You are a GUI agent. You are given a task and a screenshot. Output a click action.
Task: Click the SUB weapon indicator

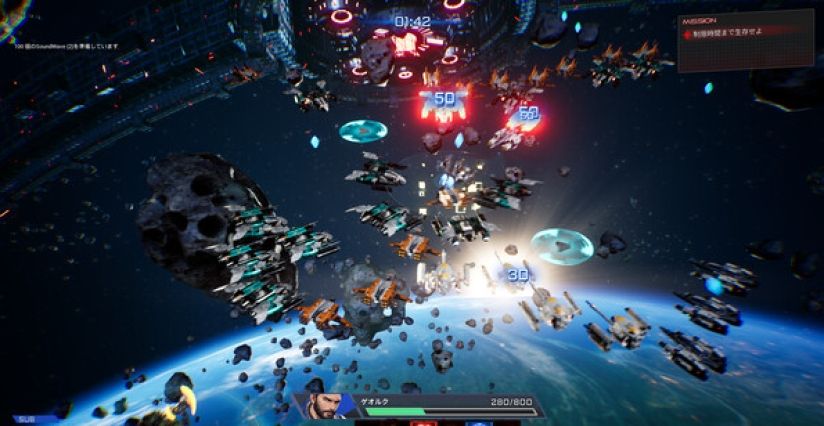28,420
